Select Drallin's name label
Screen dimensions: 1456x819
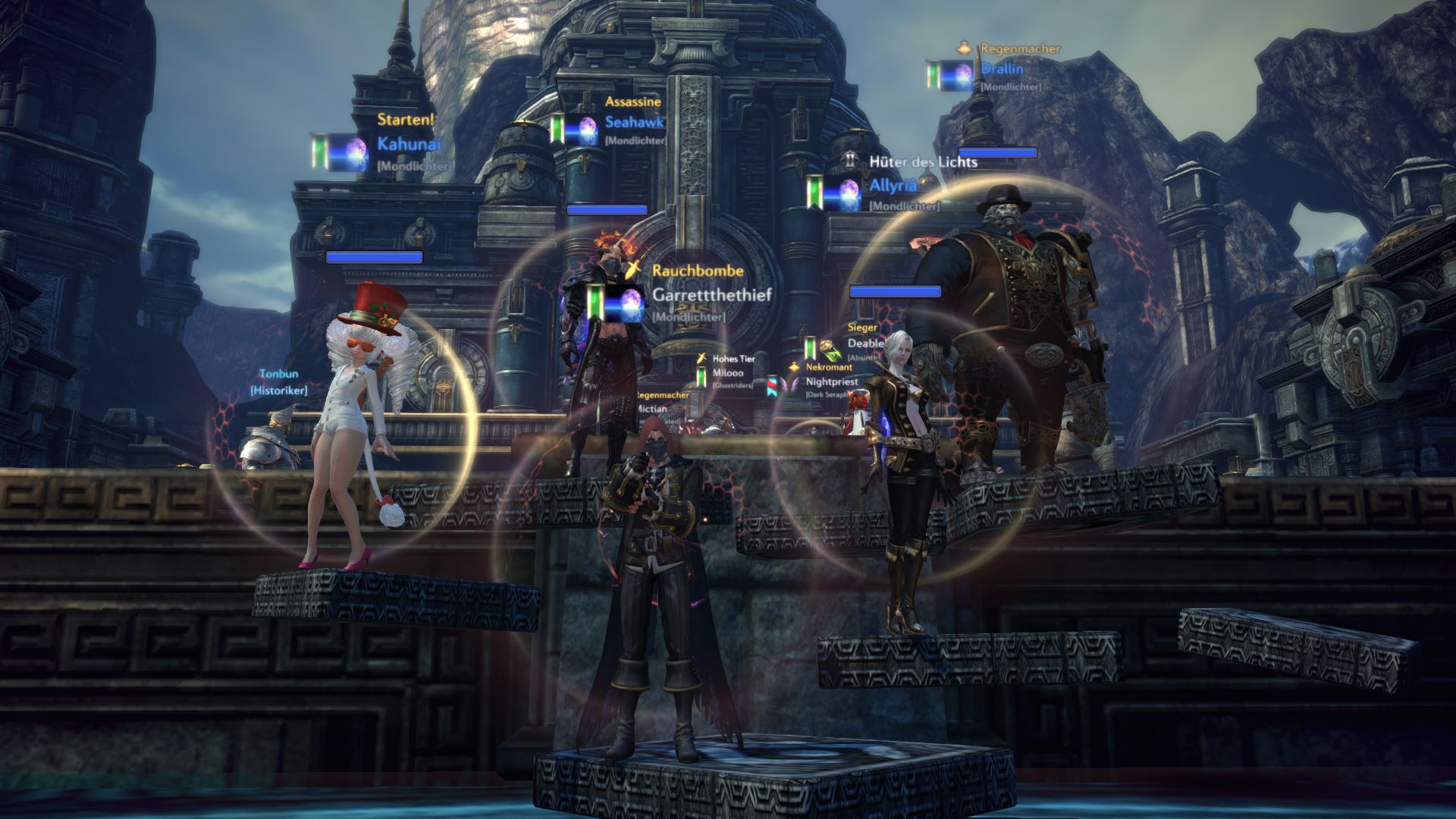1002,69
